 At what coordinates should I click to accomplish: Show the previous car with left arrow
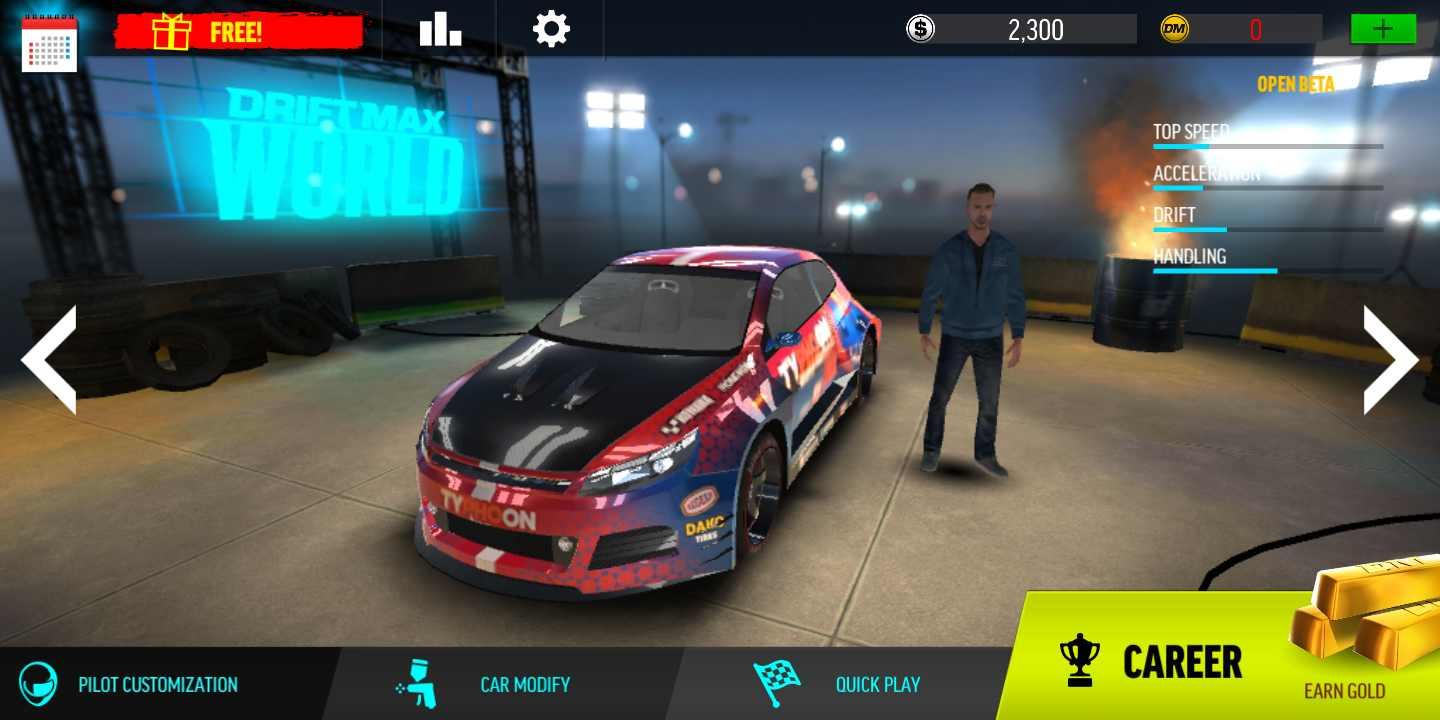coord(49,360)
